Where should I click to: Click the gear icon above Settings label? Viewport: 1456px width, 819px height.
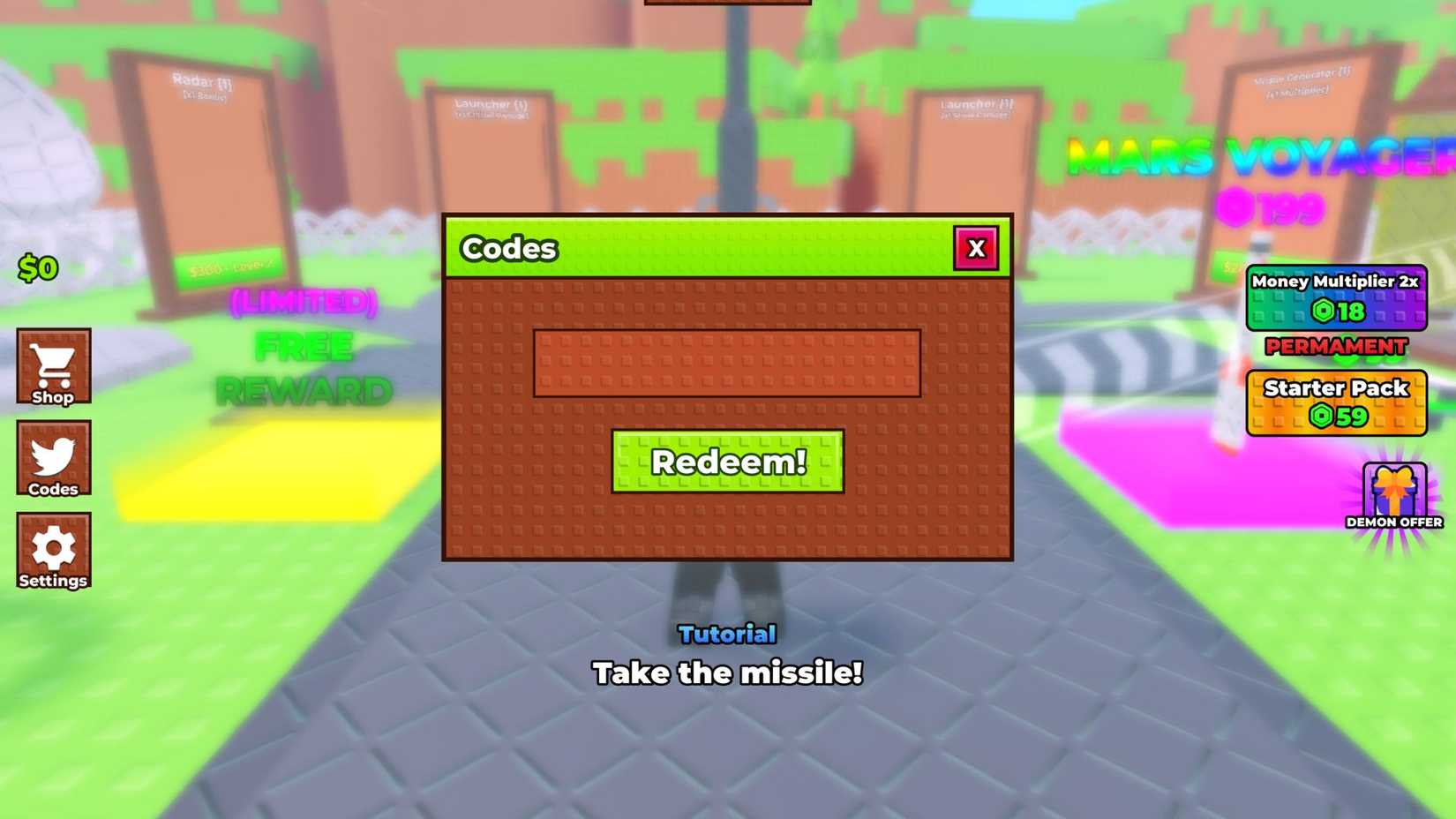point(54,544)
